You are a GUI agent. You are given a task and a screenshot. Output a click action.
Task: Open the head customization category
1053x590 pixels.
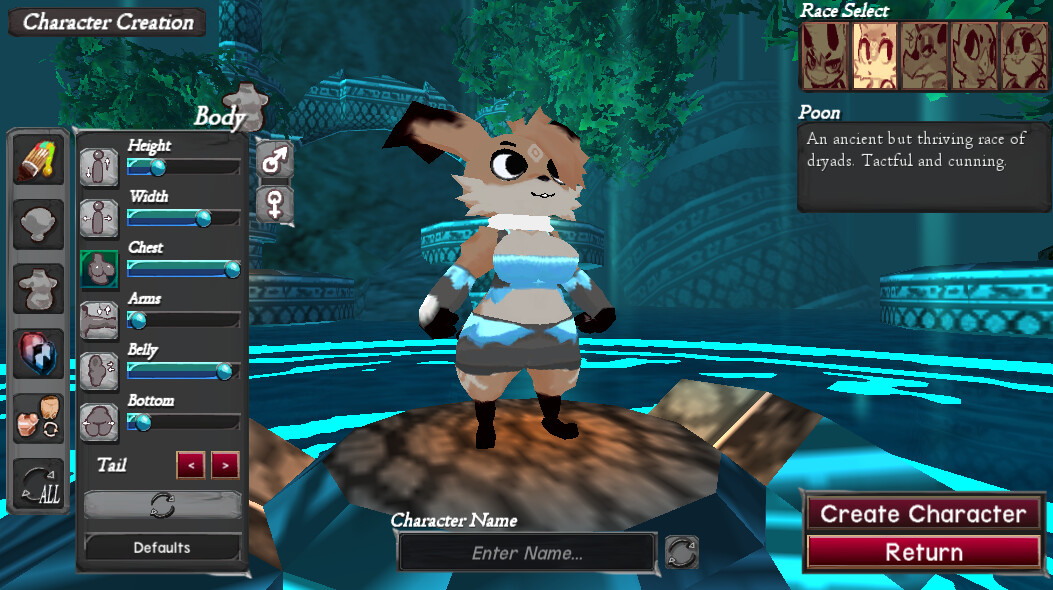tap(38, 224)
